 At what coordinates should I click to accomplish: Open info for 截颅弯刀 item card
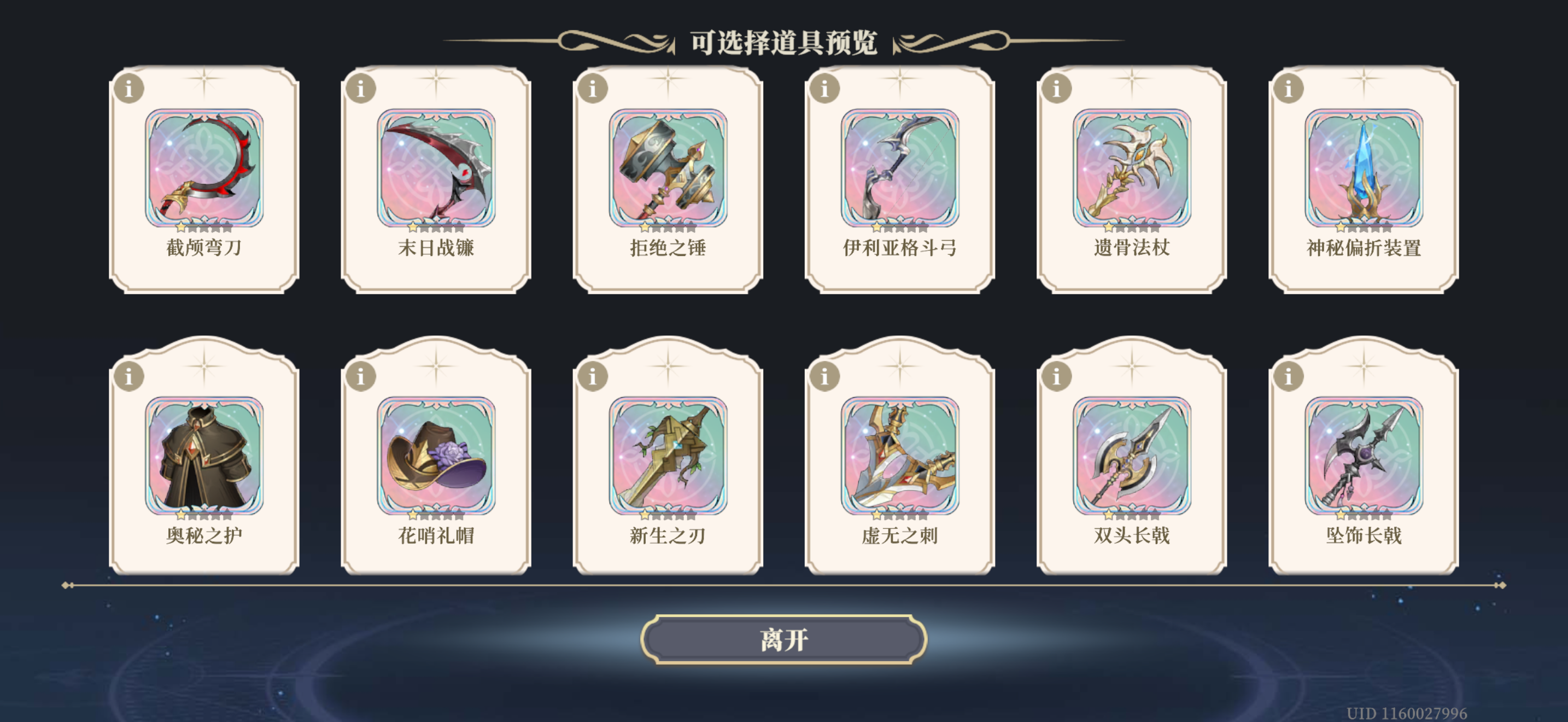pyautogui.click(x=130, y=89)
